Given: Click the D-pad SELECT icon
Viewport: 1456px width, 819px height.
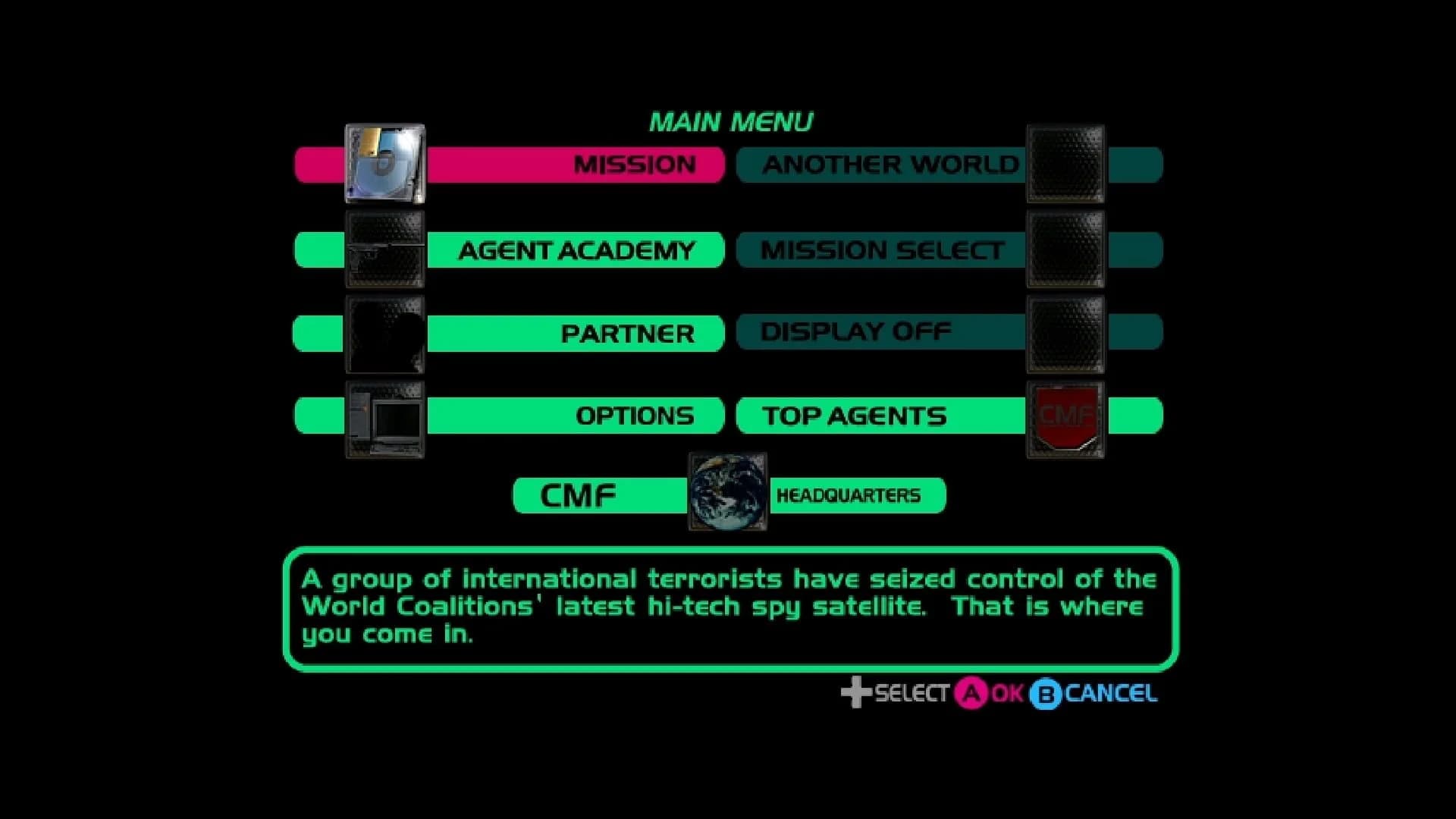Looking at the screenshot, I should 857,692.
